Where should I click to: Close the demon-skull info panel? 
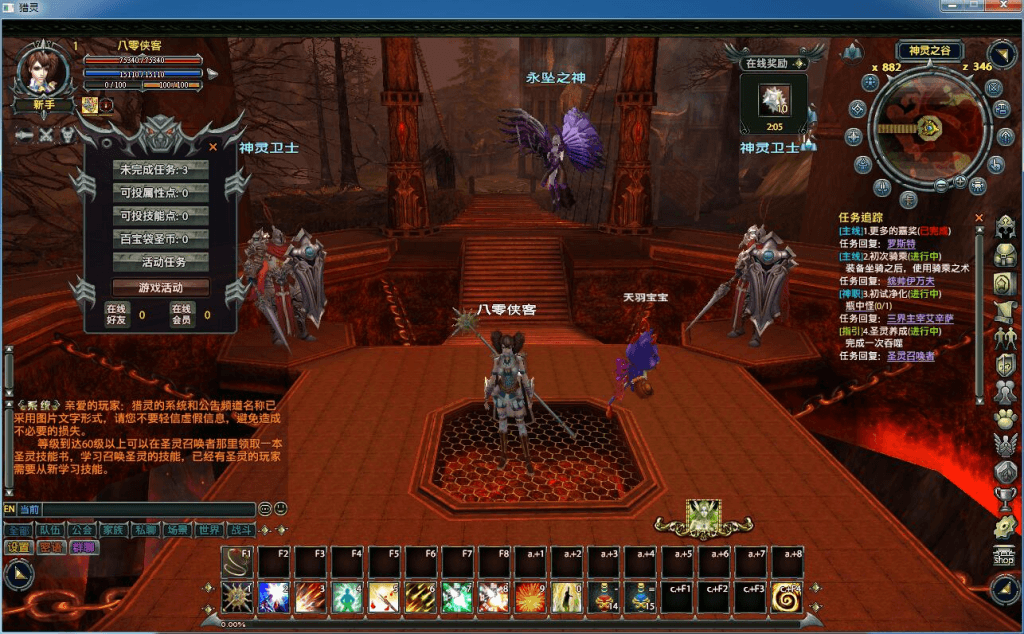tap(212, 146)
